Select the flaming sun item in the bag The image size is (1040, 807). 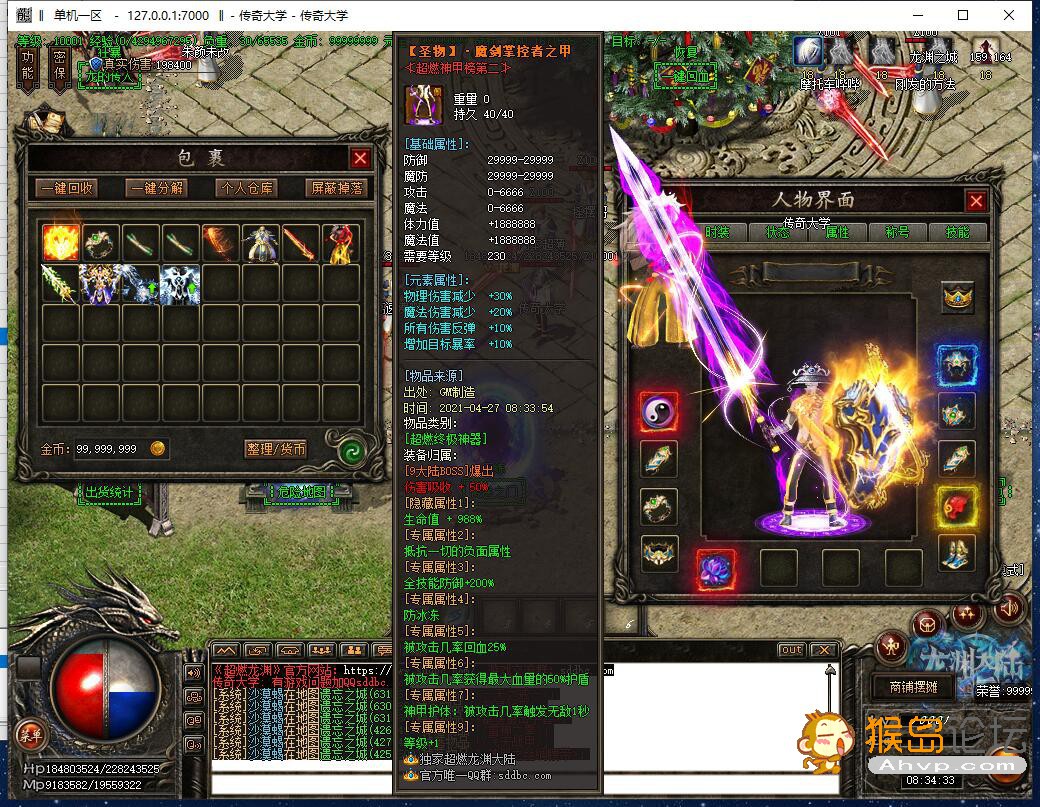click(60, 243)
